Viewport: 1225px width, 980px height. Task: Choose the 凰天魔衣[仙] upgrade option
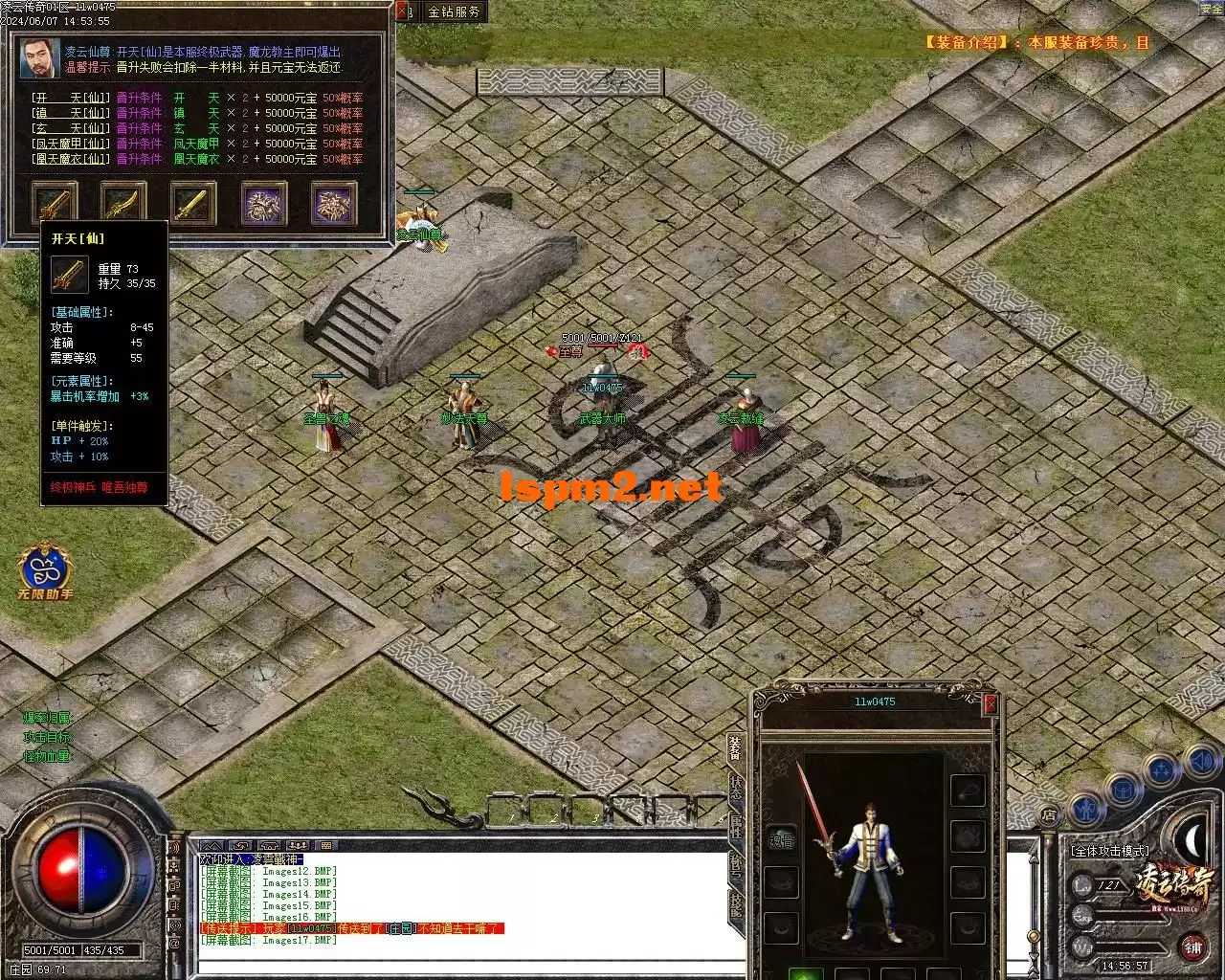[x=71, y=159]
